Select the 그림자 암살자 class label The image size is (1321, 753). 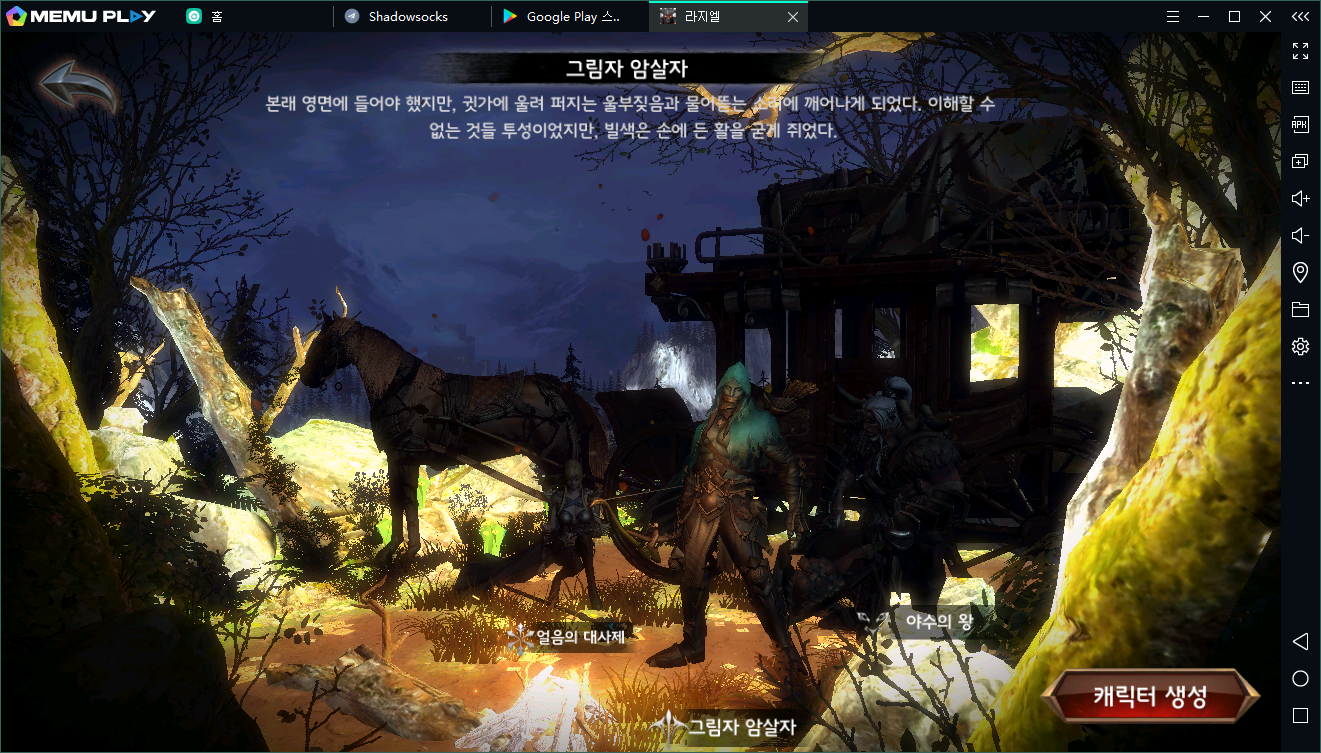coord(740,726)
